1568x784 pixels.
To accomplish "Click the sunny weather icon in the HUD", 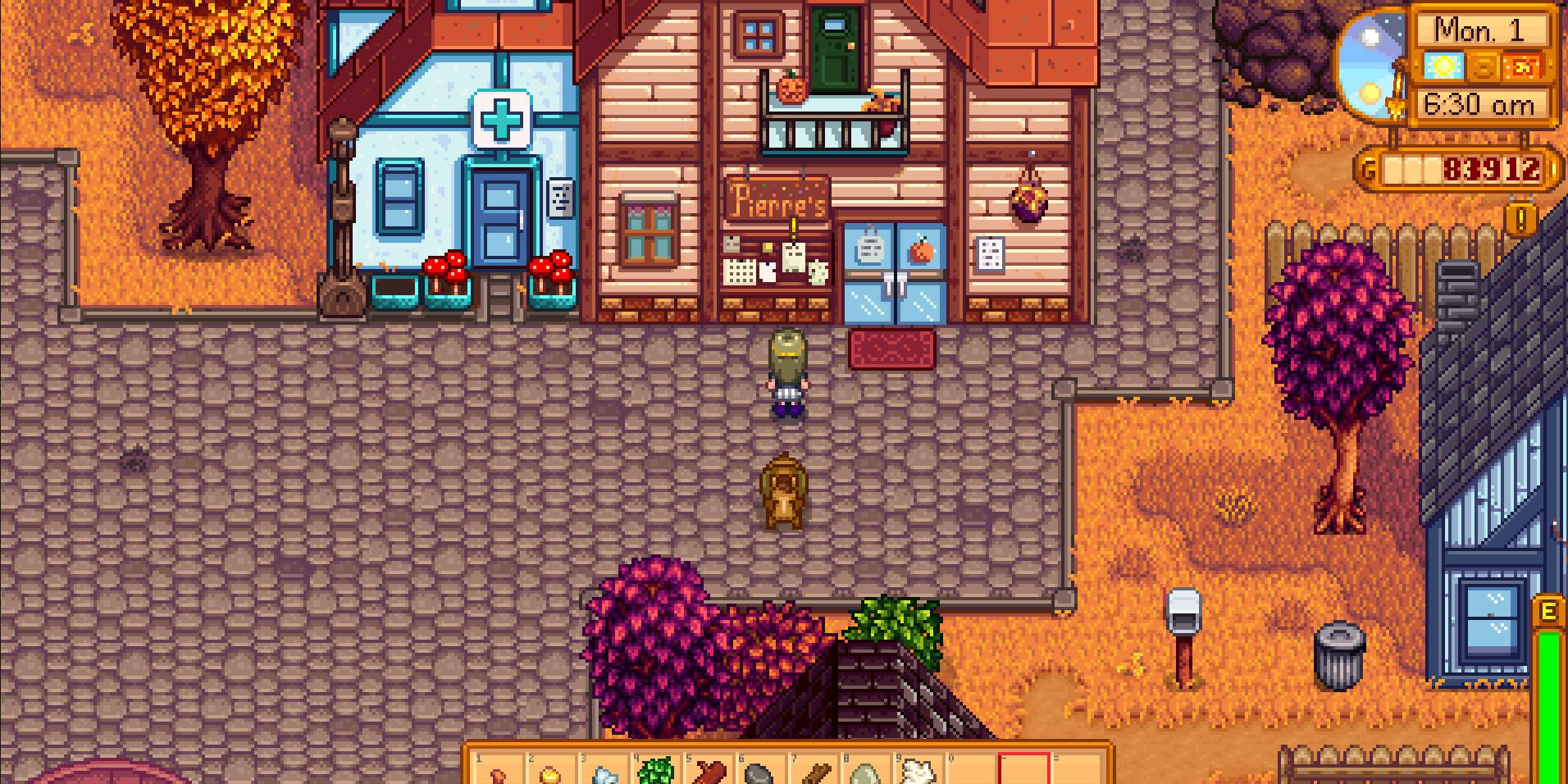I will (1443, 67).
